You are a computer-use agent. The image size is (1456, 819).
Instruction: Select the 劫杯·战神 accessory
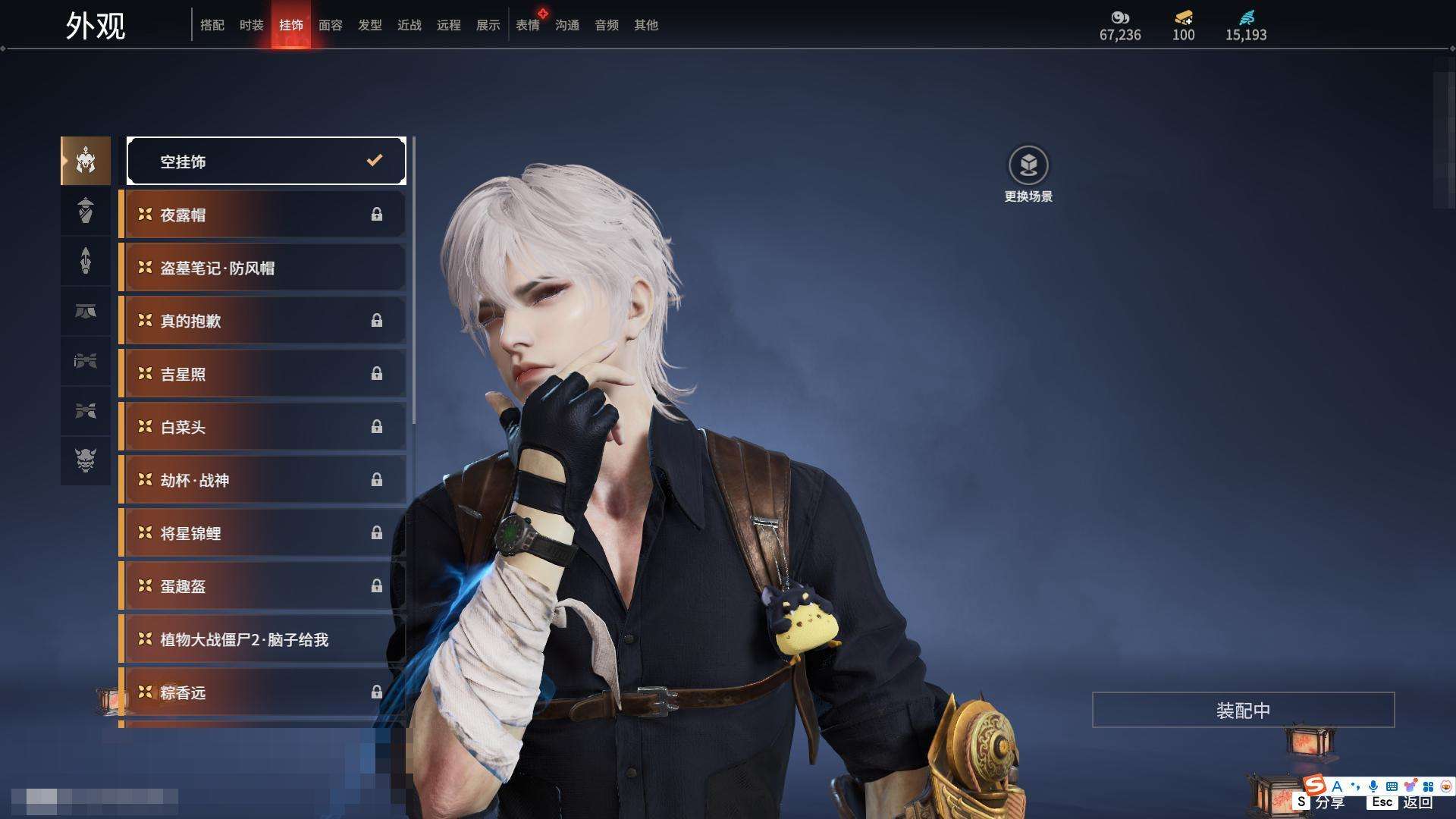(263, 480)
